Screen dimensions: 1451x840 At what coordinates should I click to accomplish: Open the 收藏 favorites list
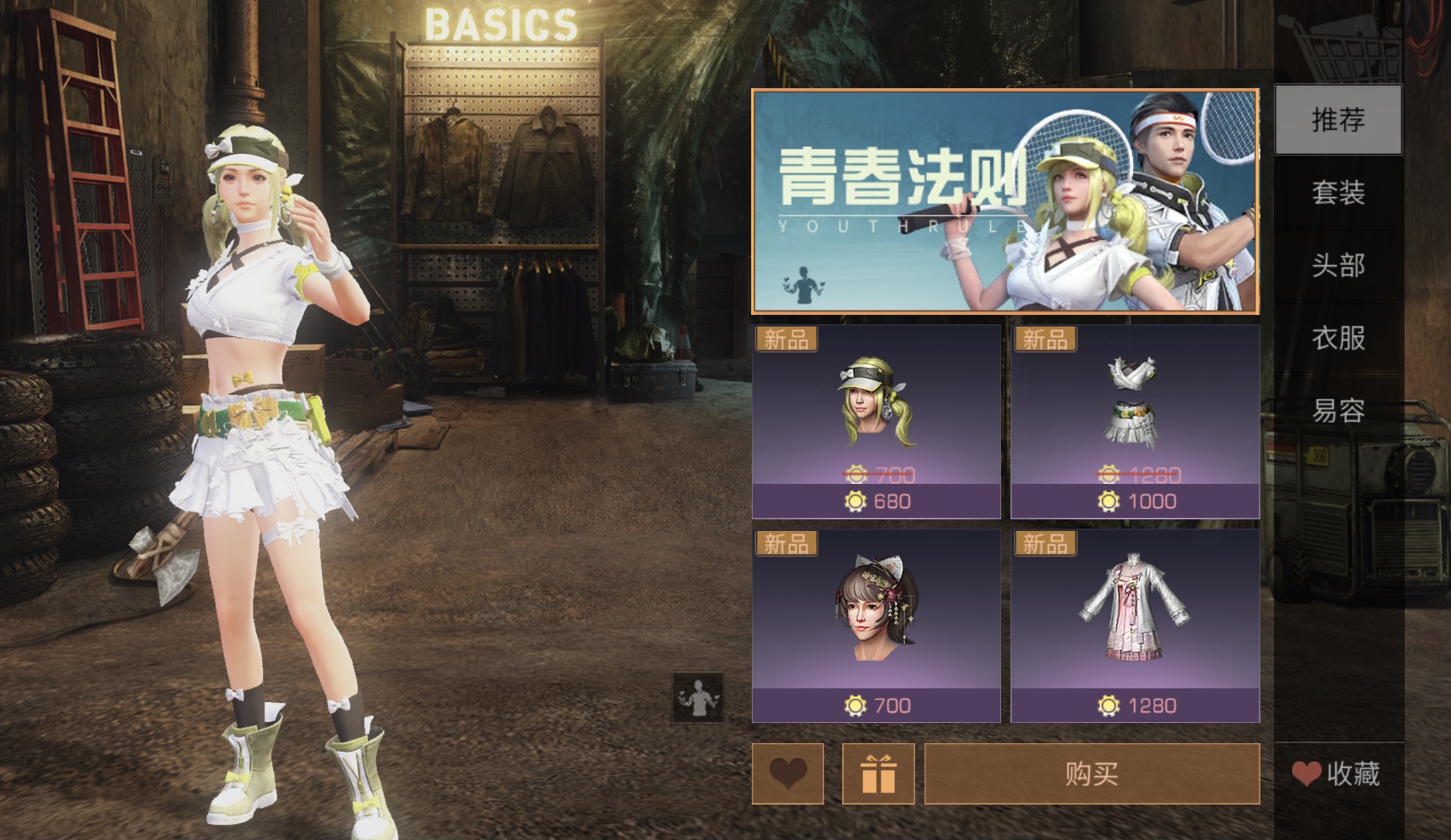[x=1337, y=774]
